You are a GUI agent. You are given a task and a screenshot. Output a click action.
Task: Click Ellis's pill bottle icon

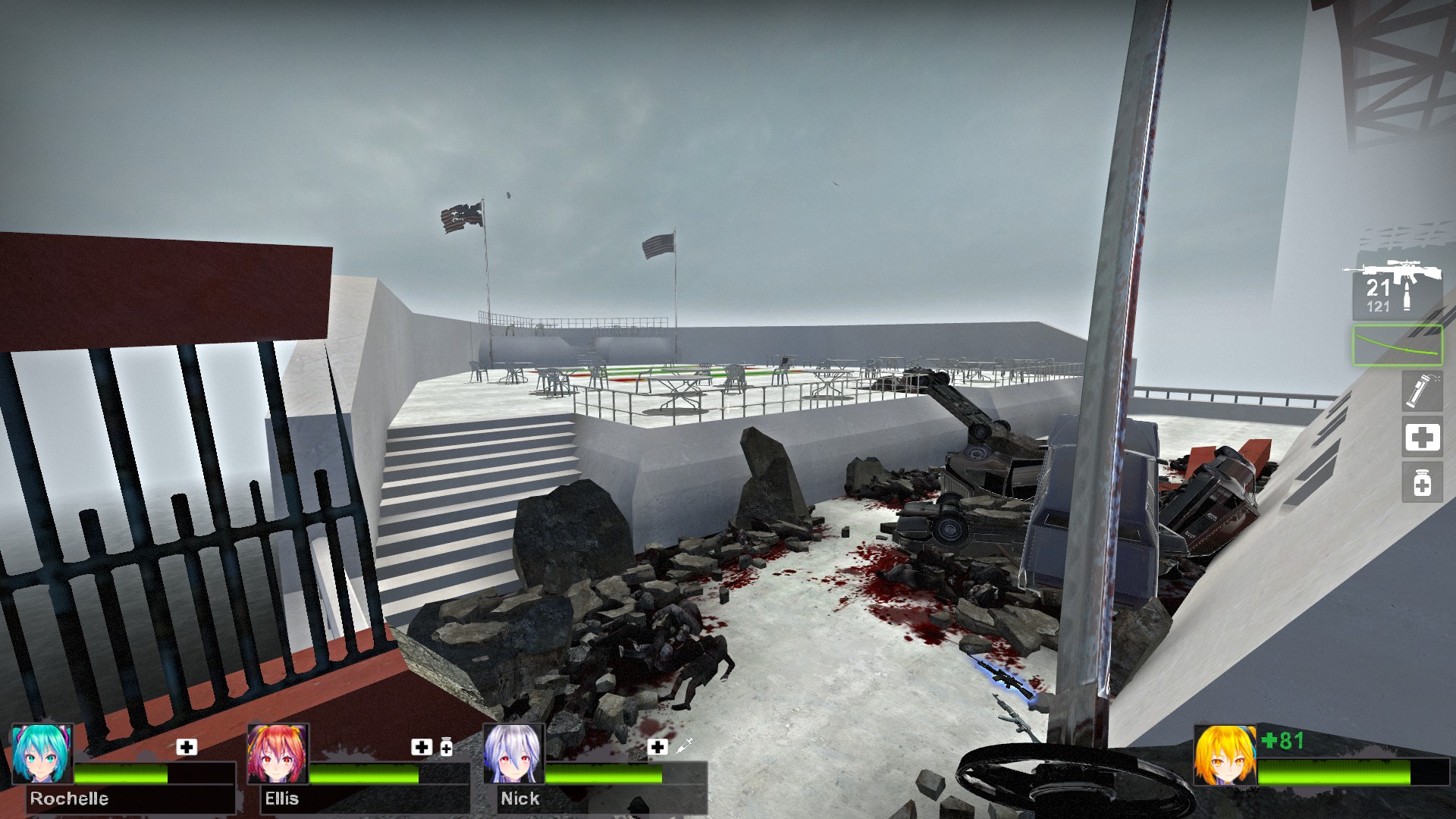447,748
